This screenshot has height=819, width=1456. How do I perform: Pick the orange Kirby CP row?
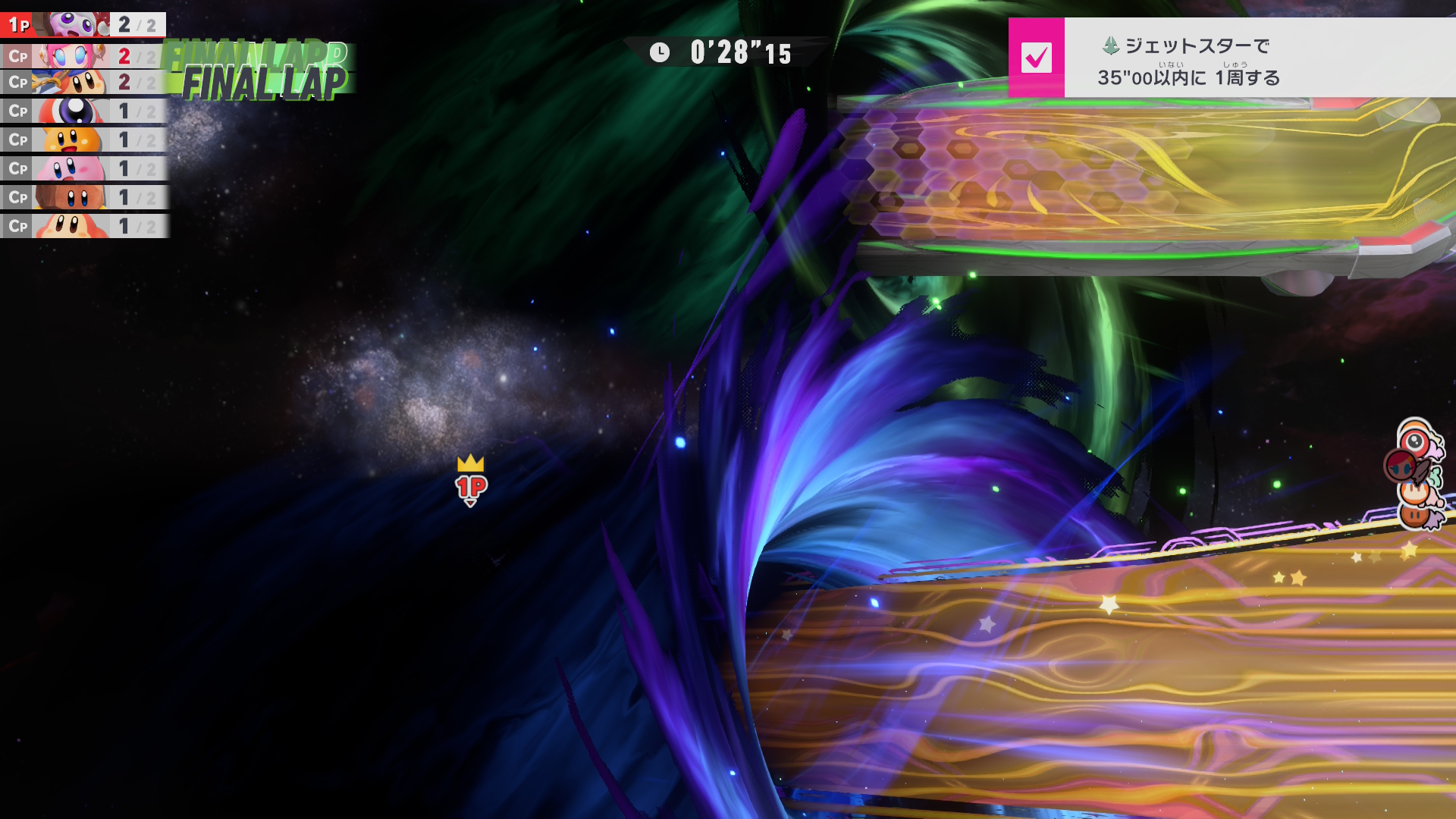pos(83,140)
